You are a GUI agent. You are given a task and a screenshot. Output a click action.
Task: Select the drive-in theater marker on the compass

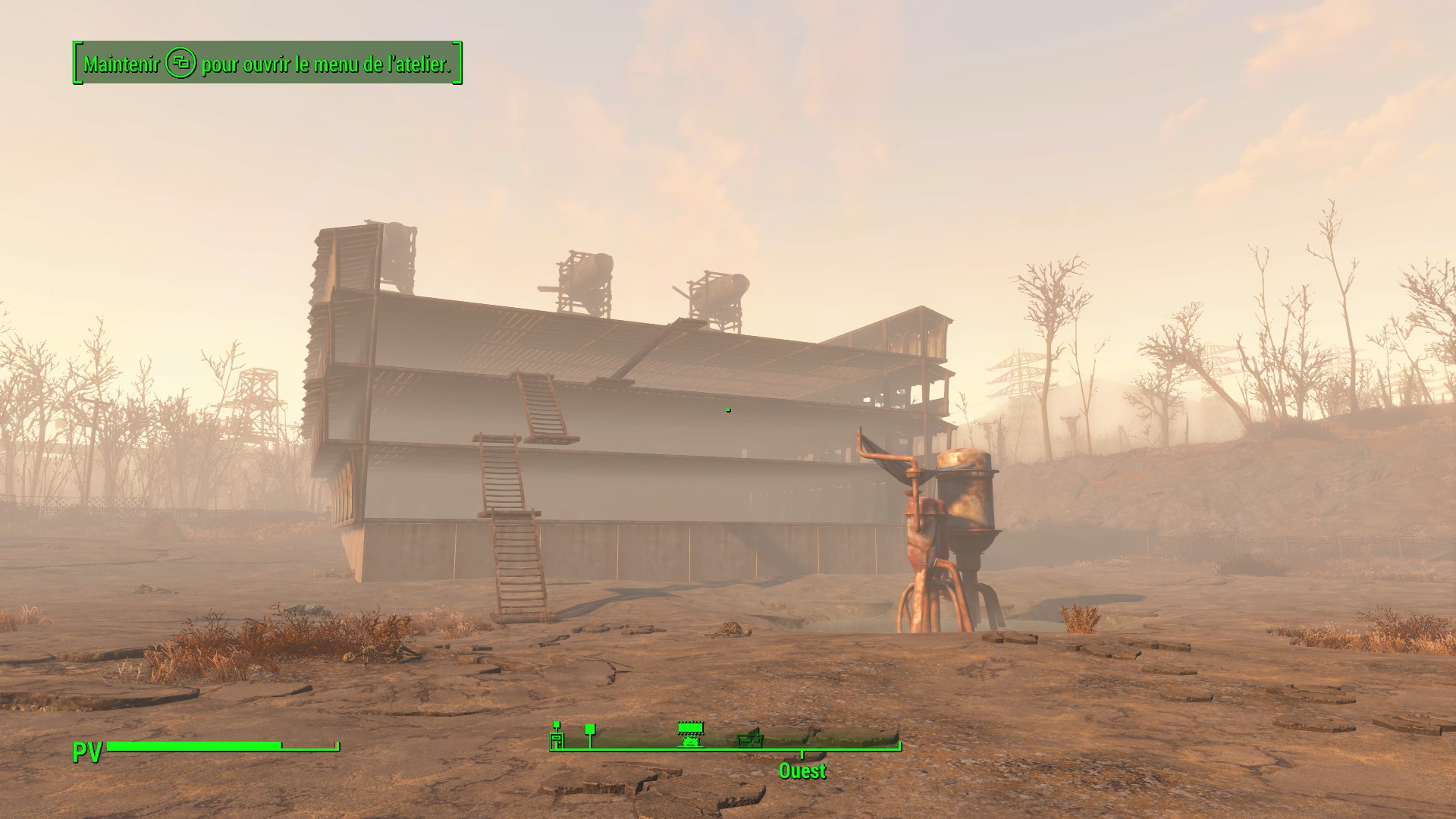point(690,734)
